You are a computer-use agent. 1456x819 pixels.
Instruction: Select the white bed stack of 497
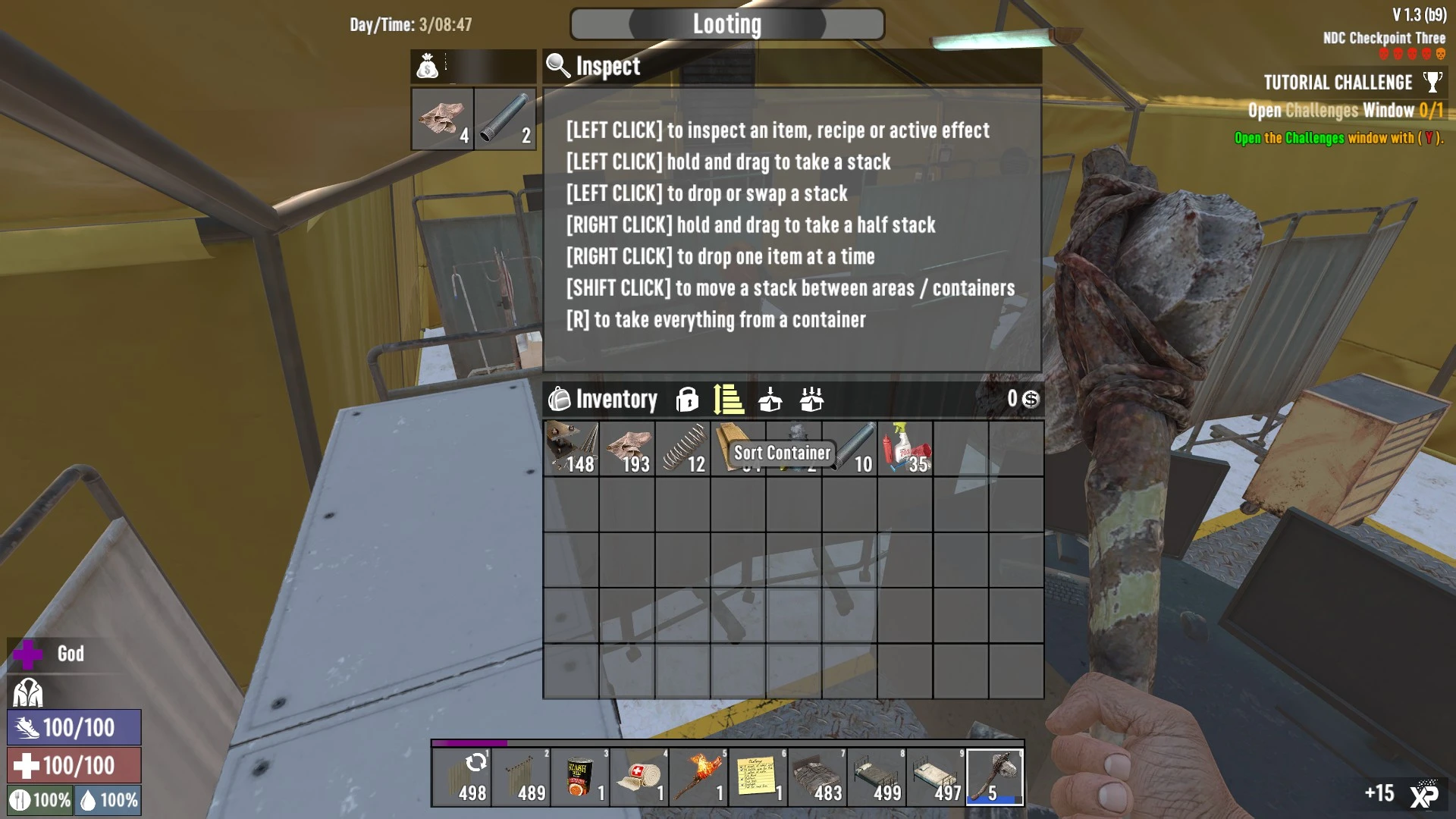coord(936,778)
